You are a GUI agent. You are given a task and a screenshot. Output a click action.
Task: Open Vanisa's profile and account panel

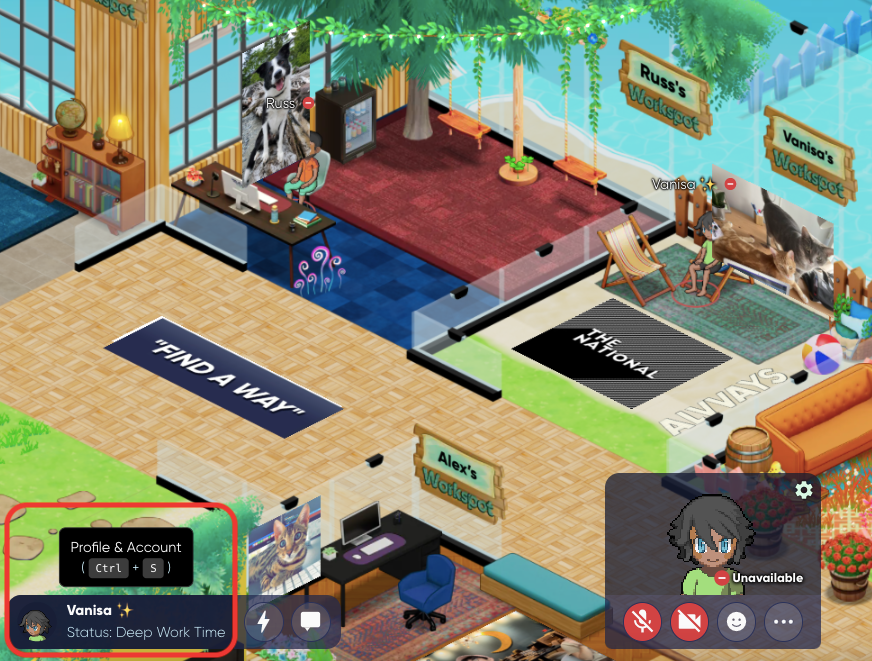click(140, 621)
